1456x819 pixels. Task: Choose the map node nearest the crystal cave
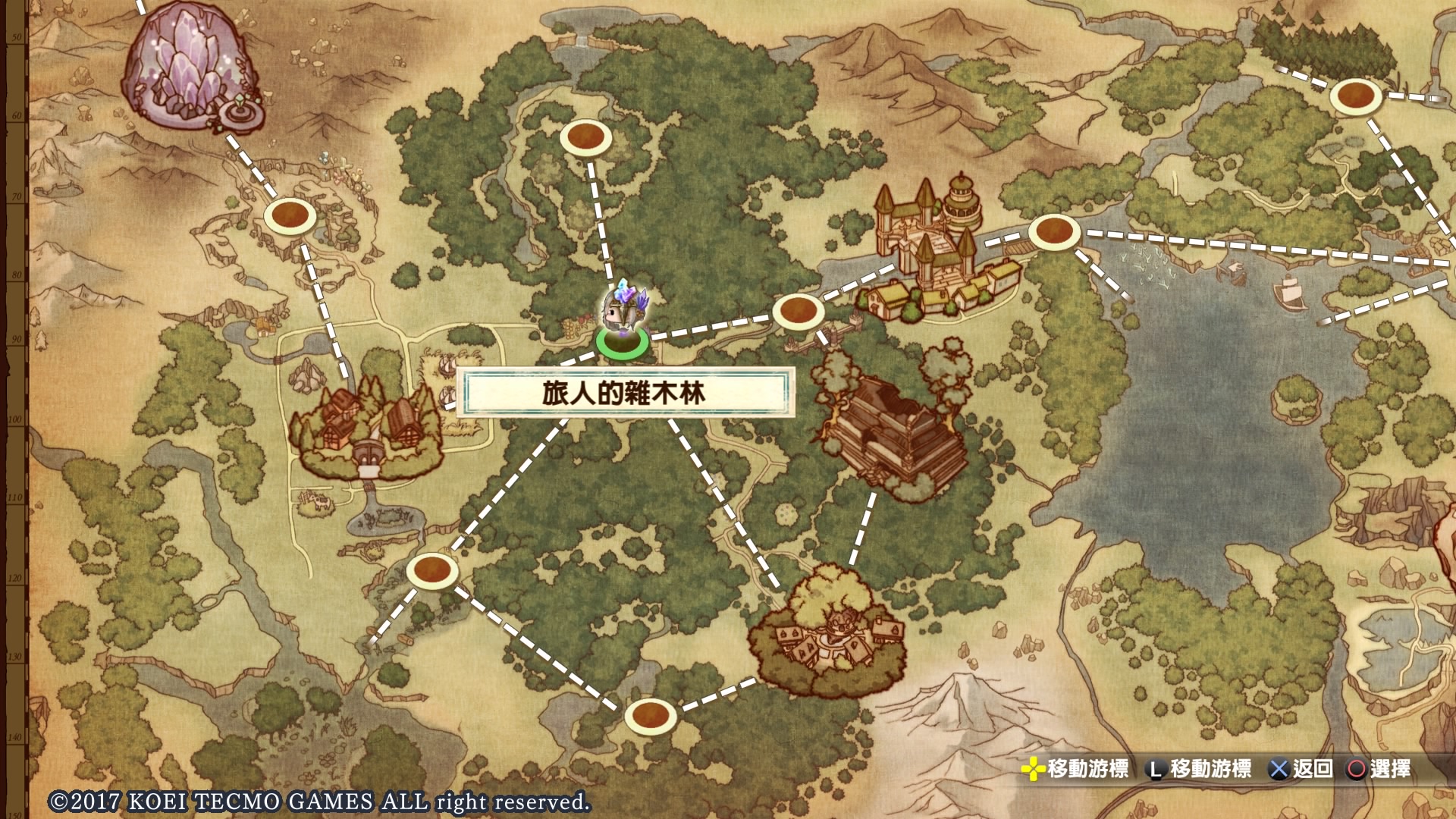click(x=290, y=216)
